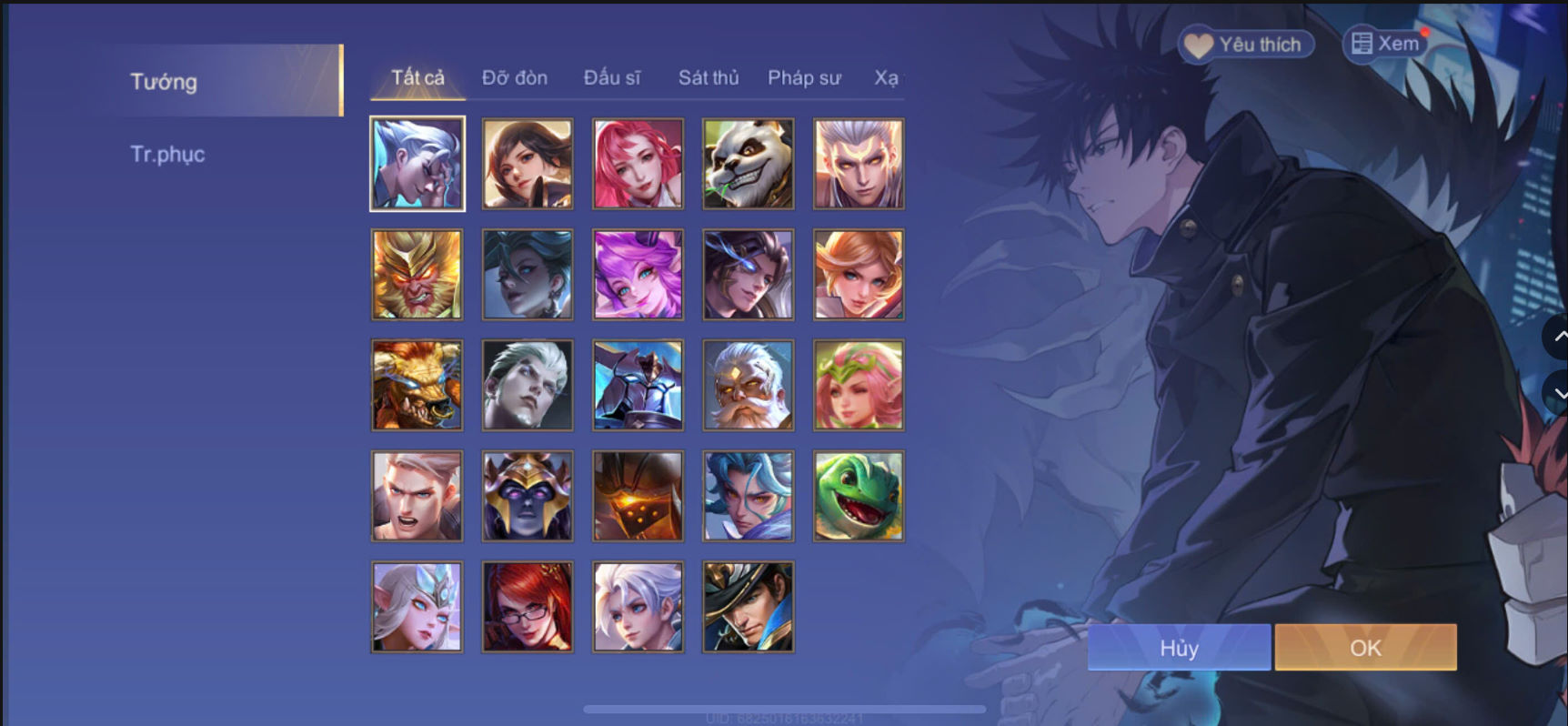Select the grinning panda hero portrait
This screenshot has width=1568, height=726.
(748, 164)
